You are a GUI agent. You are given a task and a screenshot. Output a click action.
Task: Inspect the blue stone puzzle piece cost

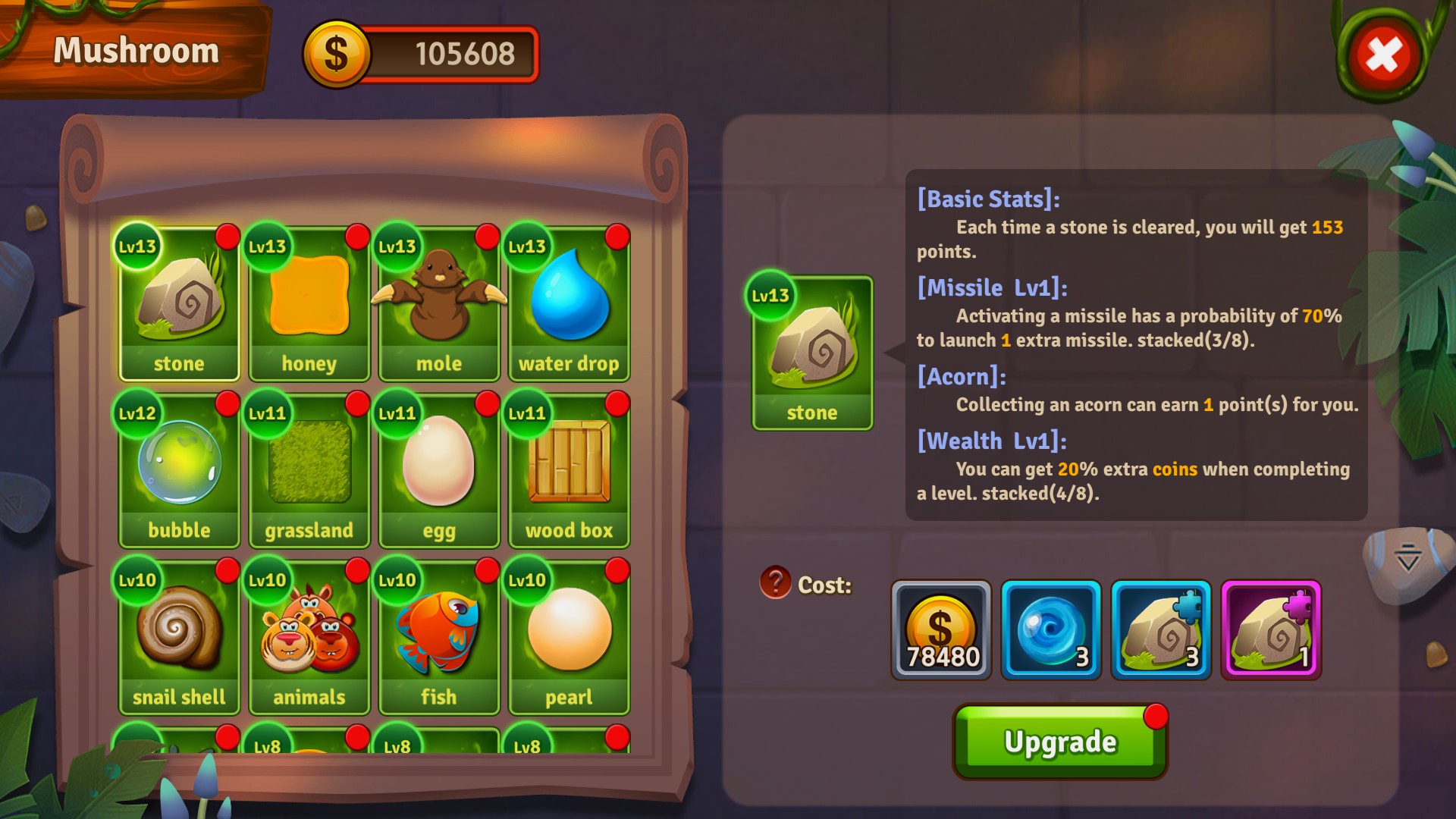coord(1161,630)
